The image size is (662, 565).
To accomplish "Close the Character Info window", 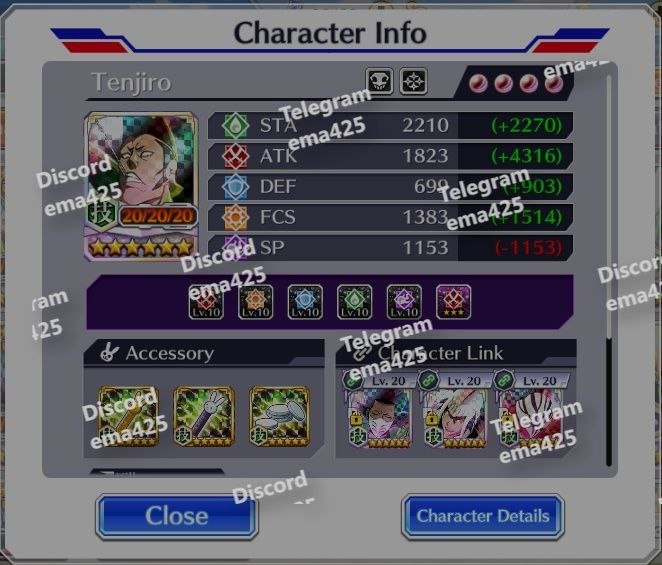I will (176, 516).
